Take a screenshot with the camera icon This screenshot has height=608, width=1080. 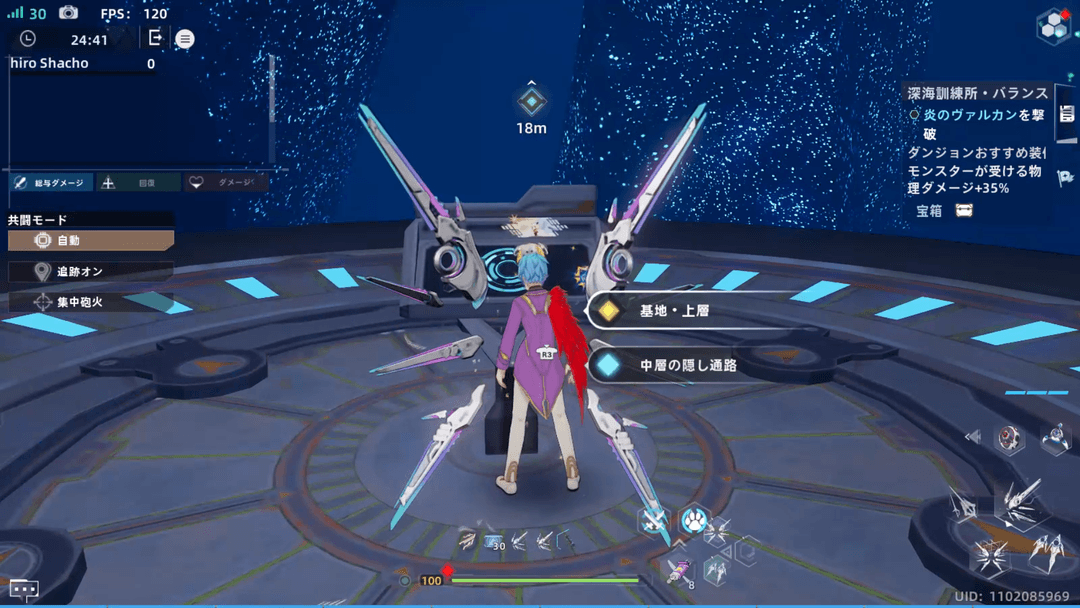68,13
